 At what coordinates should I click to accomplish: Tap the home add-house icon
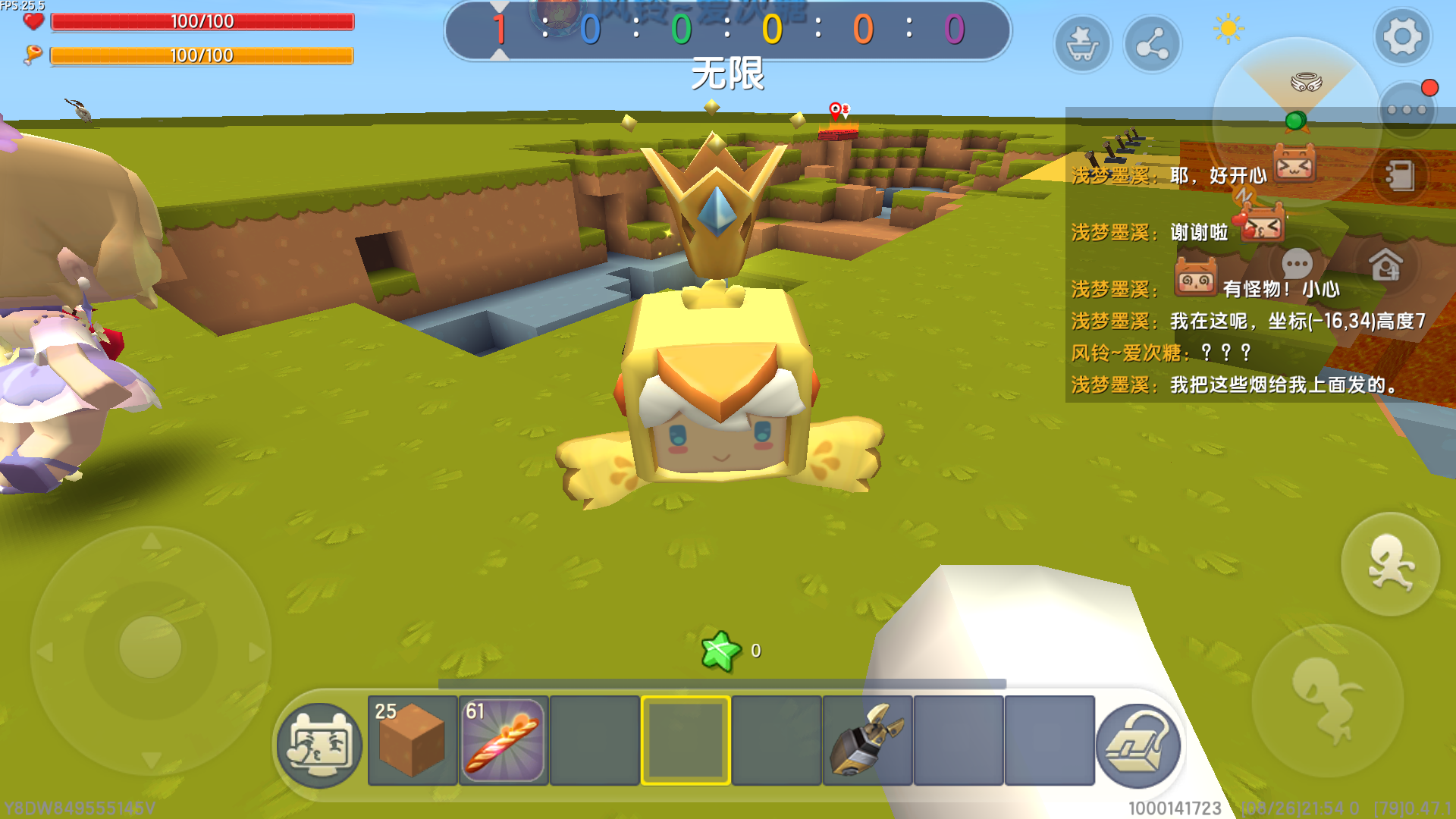[1385, 265]
